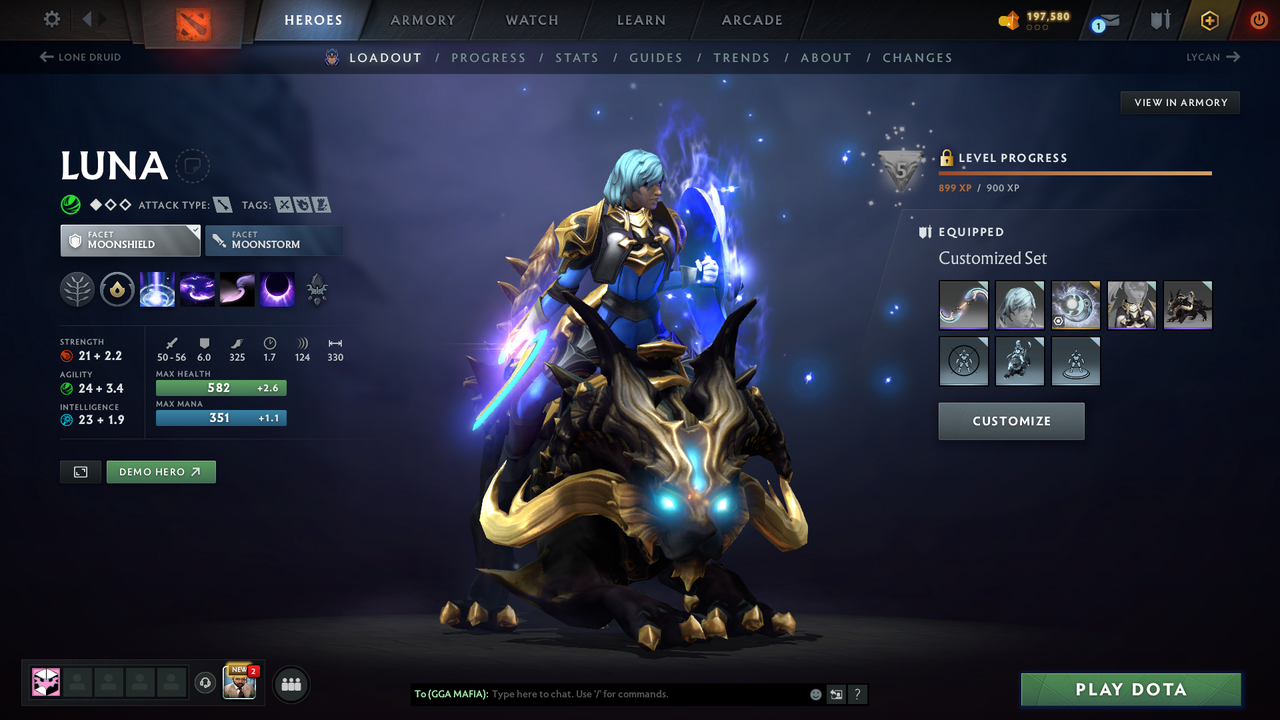Image resolution: width=1280 pixels, height=720 pixels.
Task: Click the PLAY DOTA button
Action: 1130,689
